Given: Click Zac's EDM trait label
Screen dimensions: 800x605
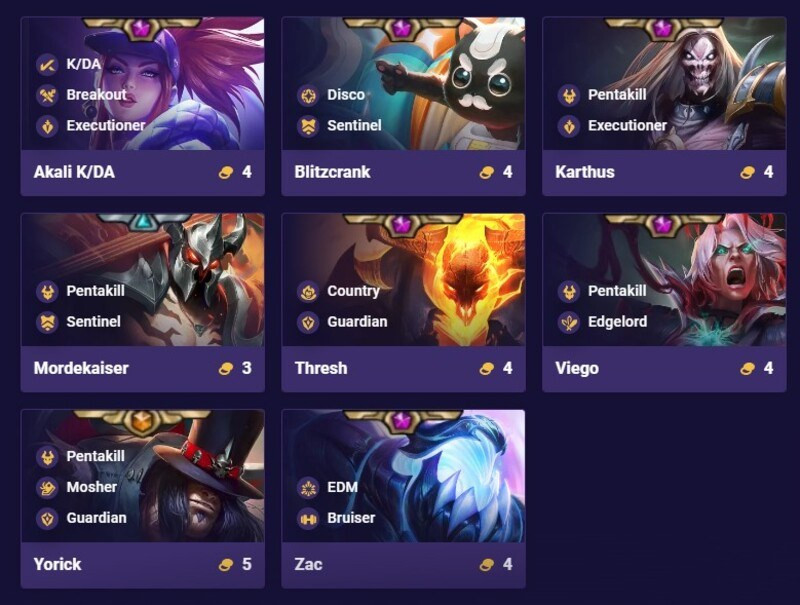Looking at the screenshot, I should coord(342,487).
